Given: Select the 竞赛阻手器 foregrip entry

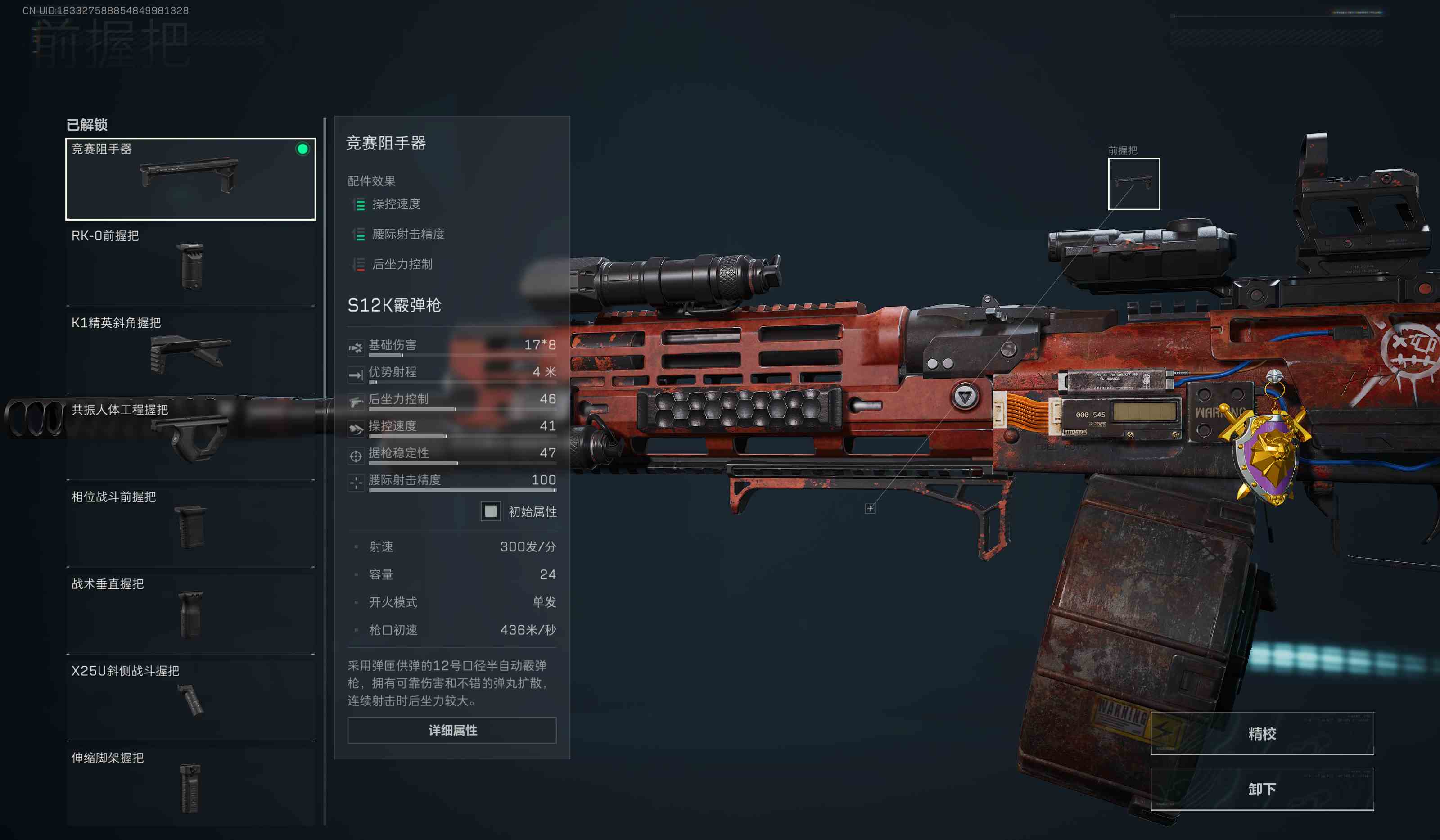Looking at the screenshot, I should 190,179.
